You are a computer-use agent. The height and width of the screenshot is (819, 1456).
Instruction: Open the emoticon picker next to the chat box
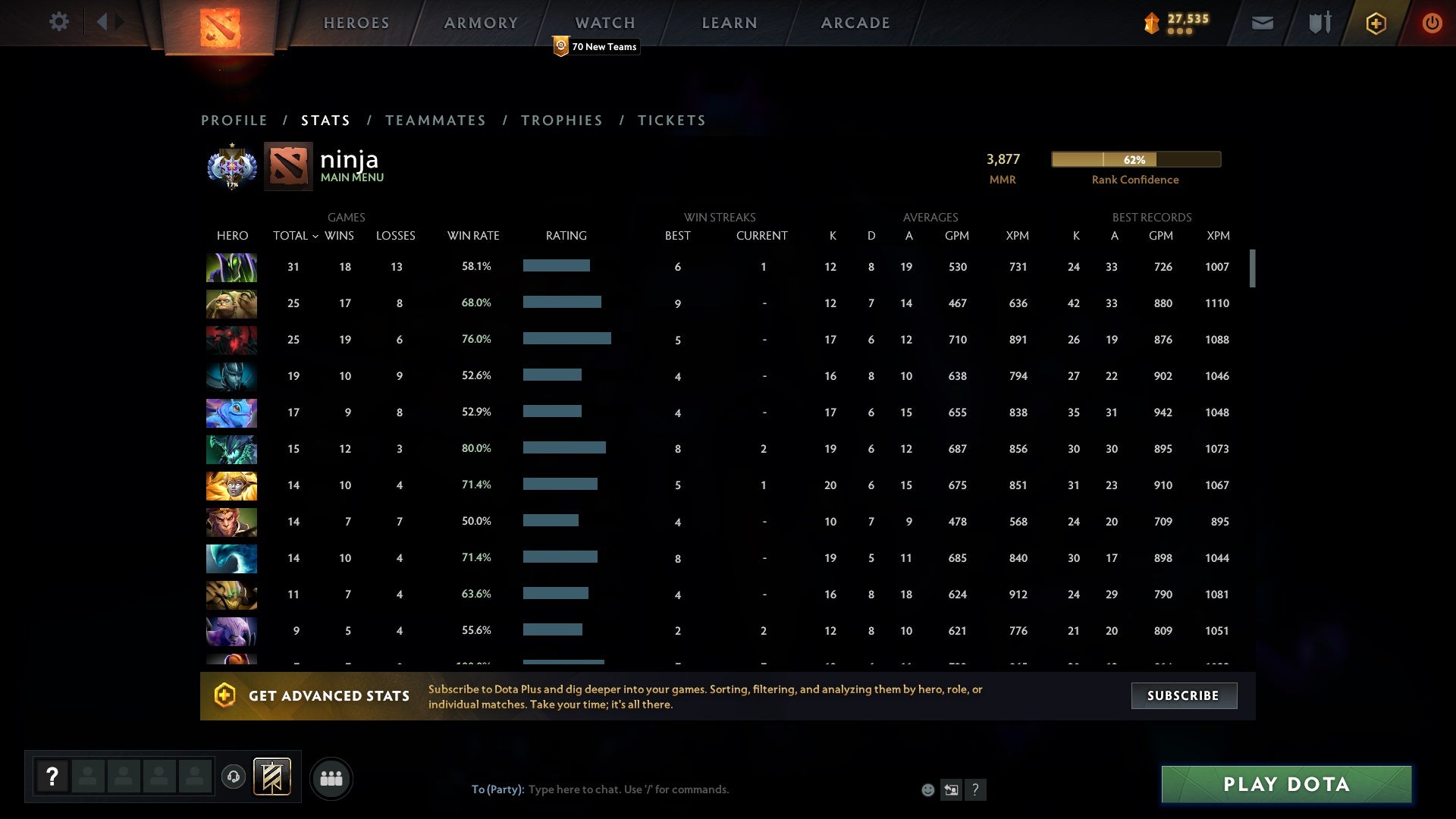(928, 789)
